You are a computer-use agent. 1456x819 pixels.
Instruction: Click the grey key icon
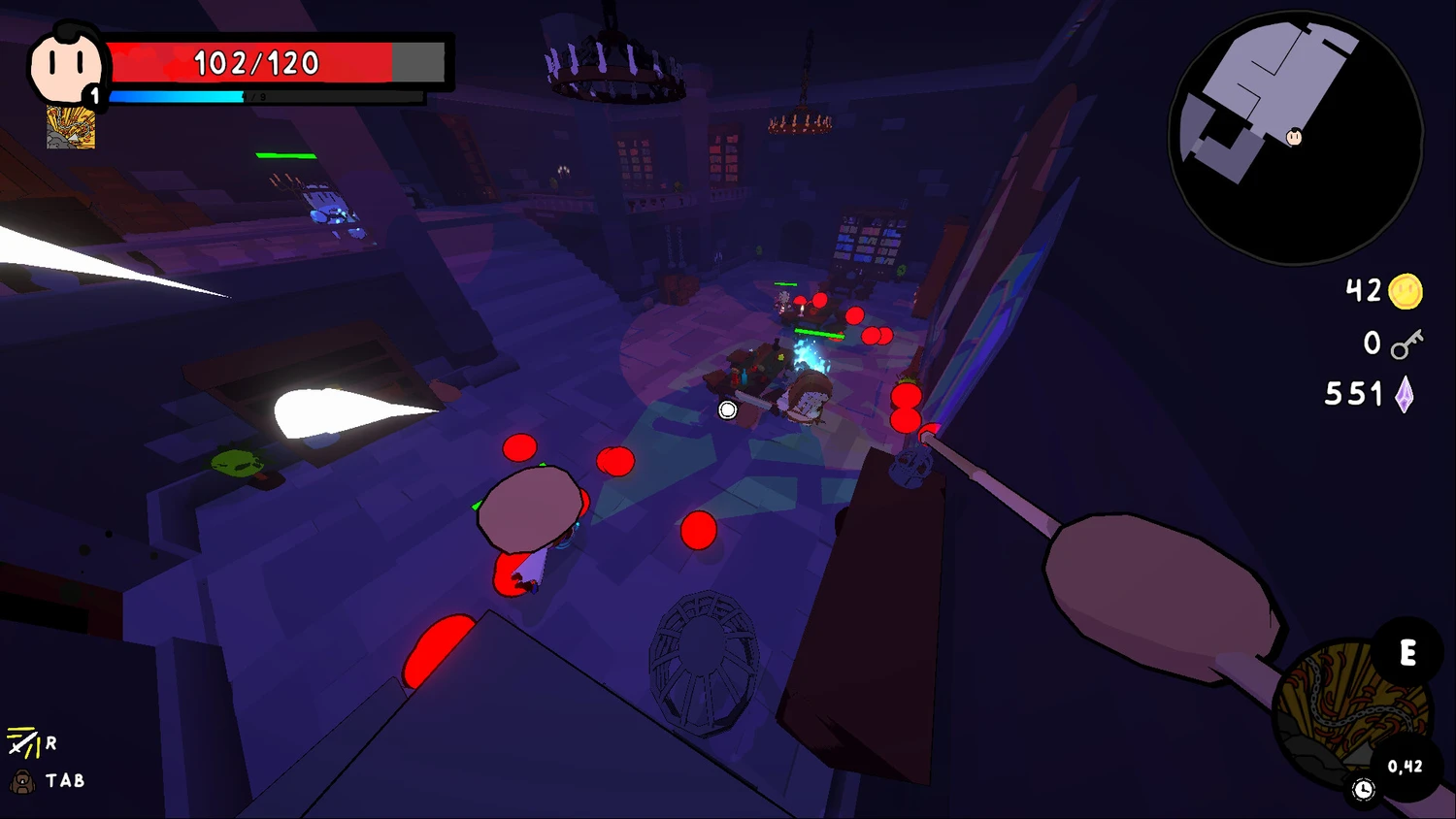(1406, 344)
